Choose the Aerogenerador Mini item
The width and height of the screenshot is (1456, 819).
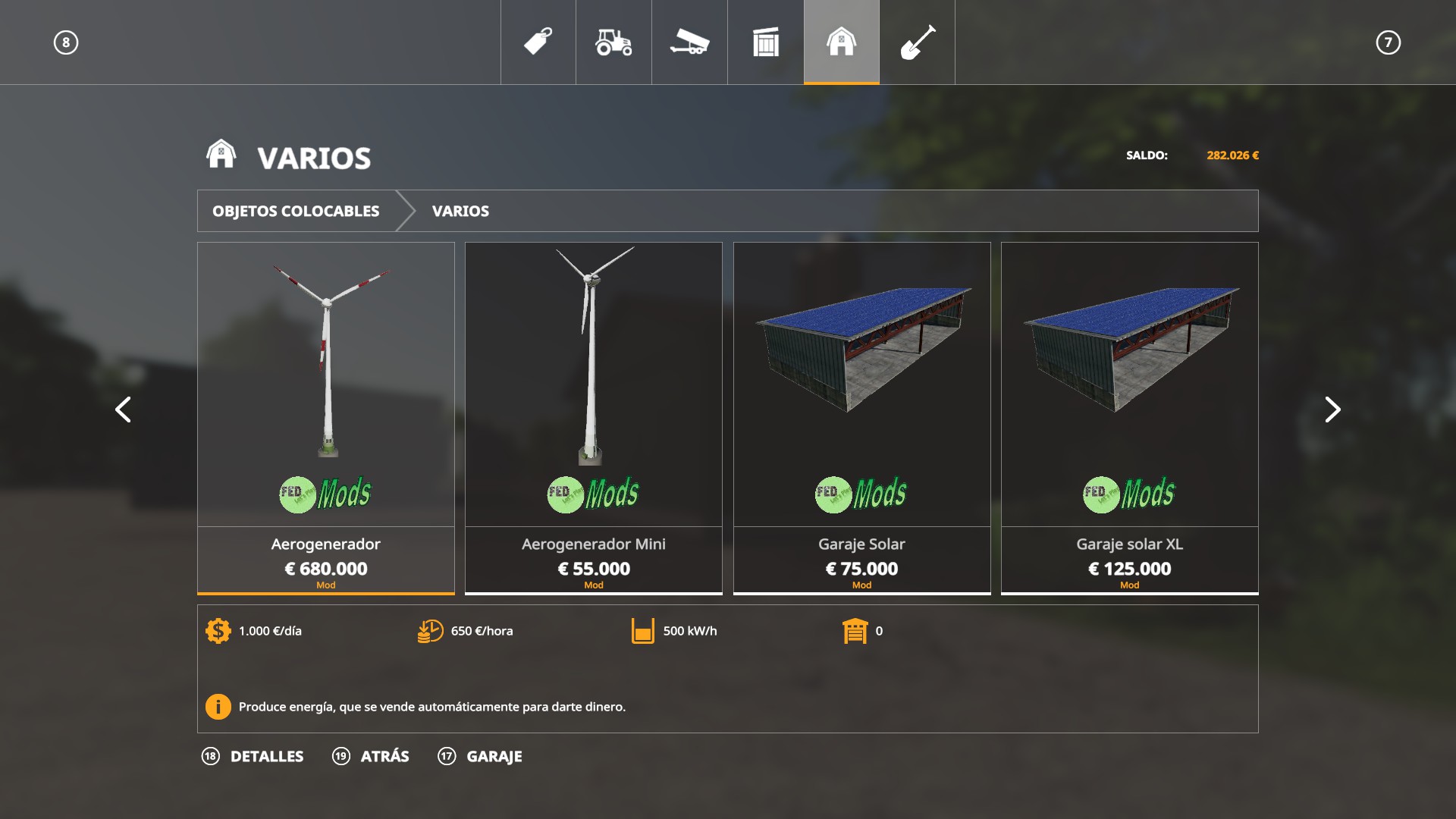pos(594,417)
